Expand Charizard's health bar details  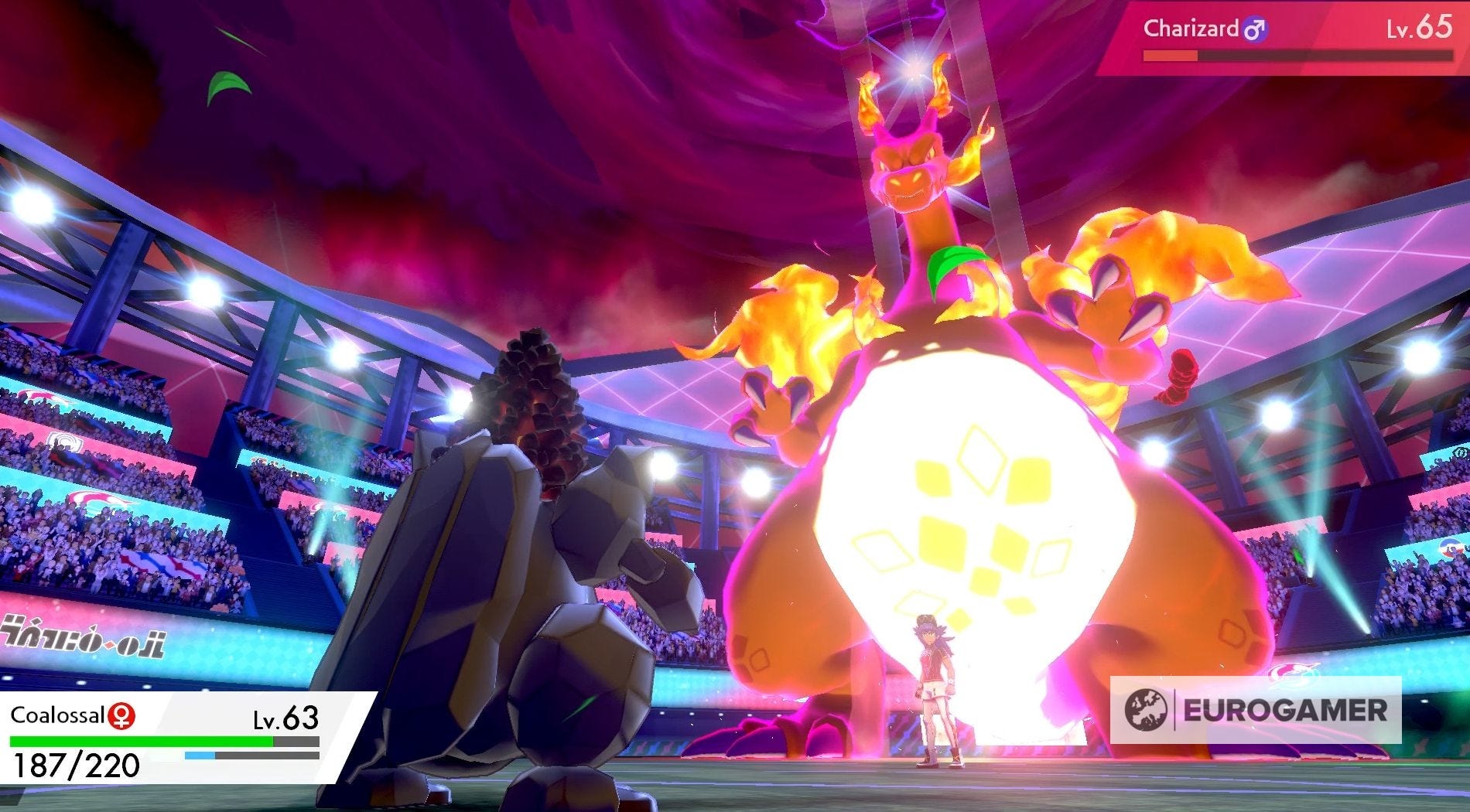click(x=1300, y=56)
